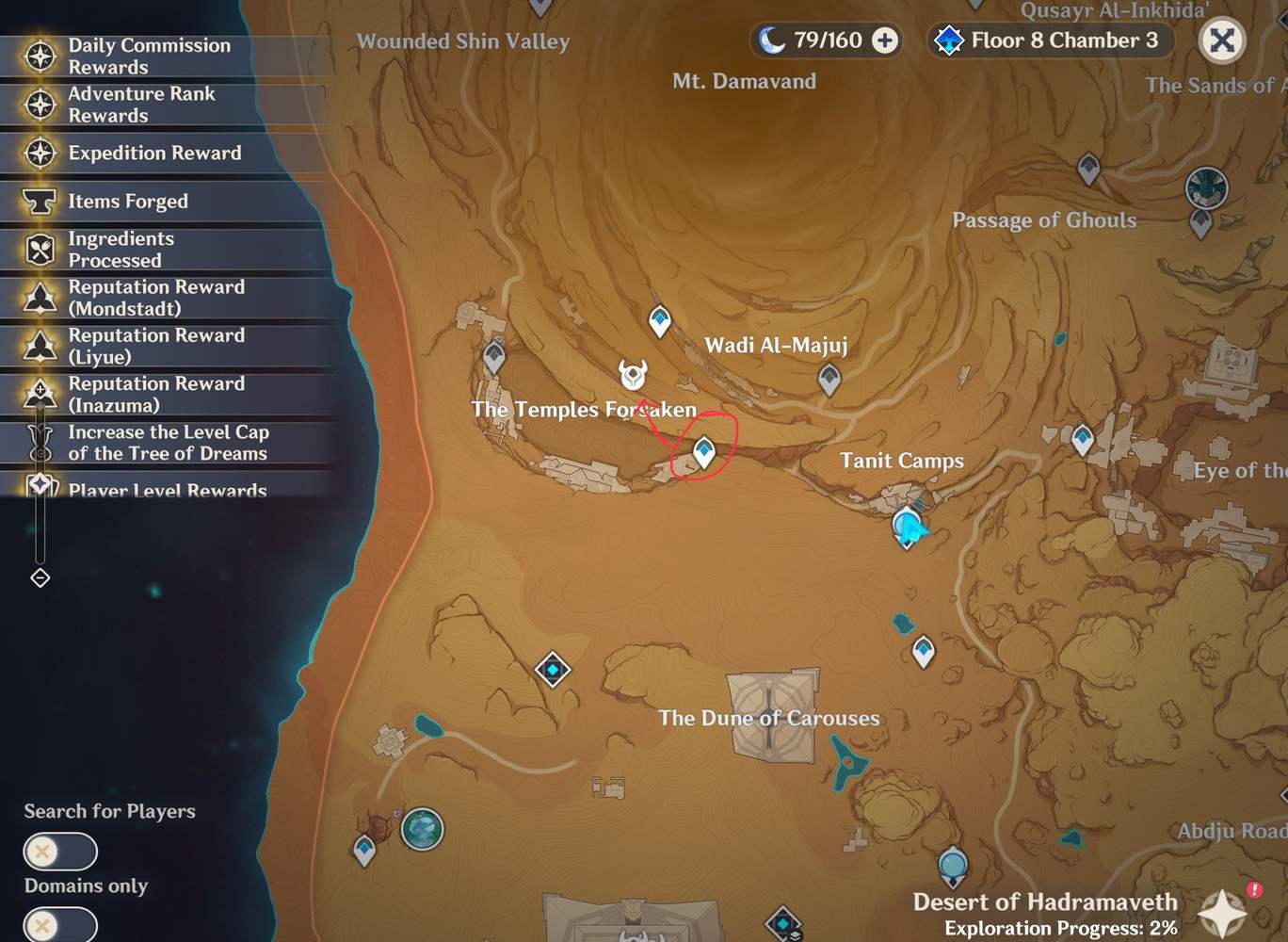Open the Floor 8 Chamber 3 selector

[1048, 41]
